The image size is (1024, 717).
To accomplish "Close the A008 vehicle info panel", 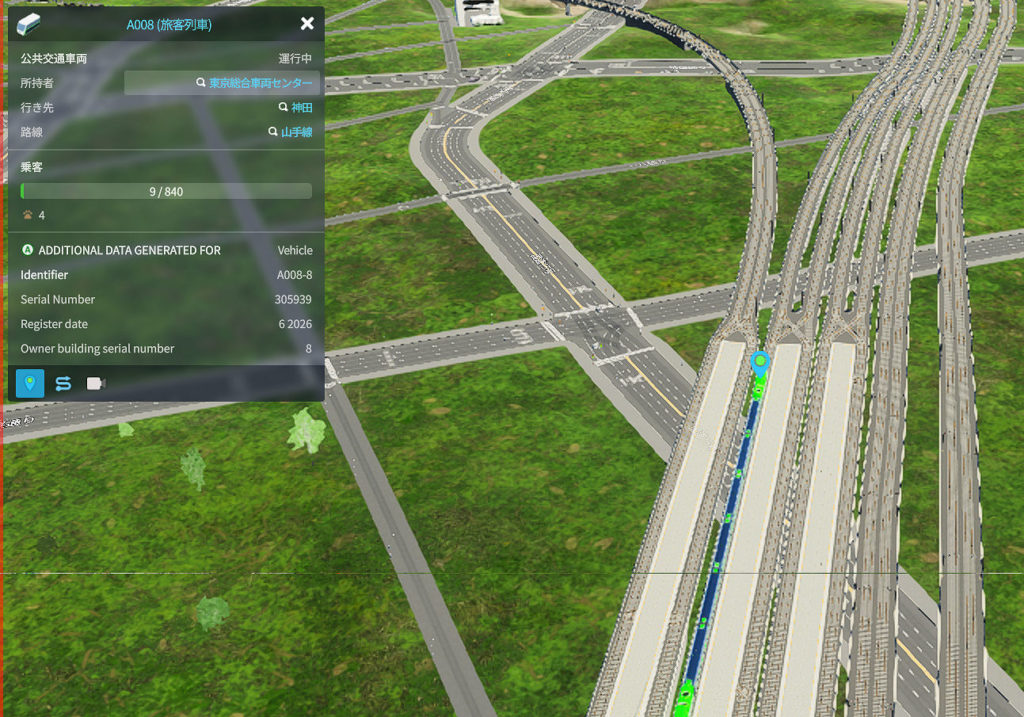I will click(x=307, y=23).
